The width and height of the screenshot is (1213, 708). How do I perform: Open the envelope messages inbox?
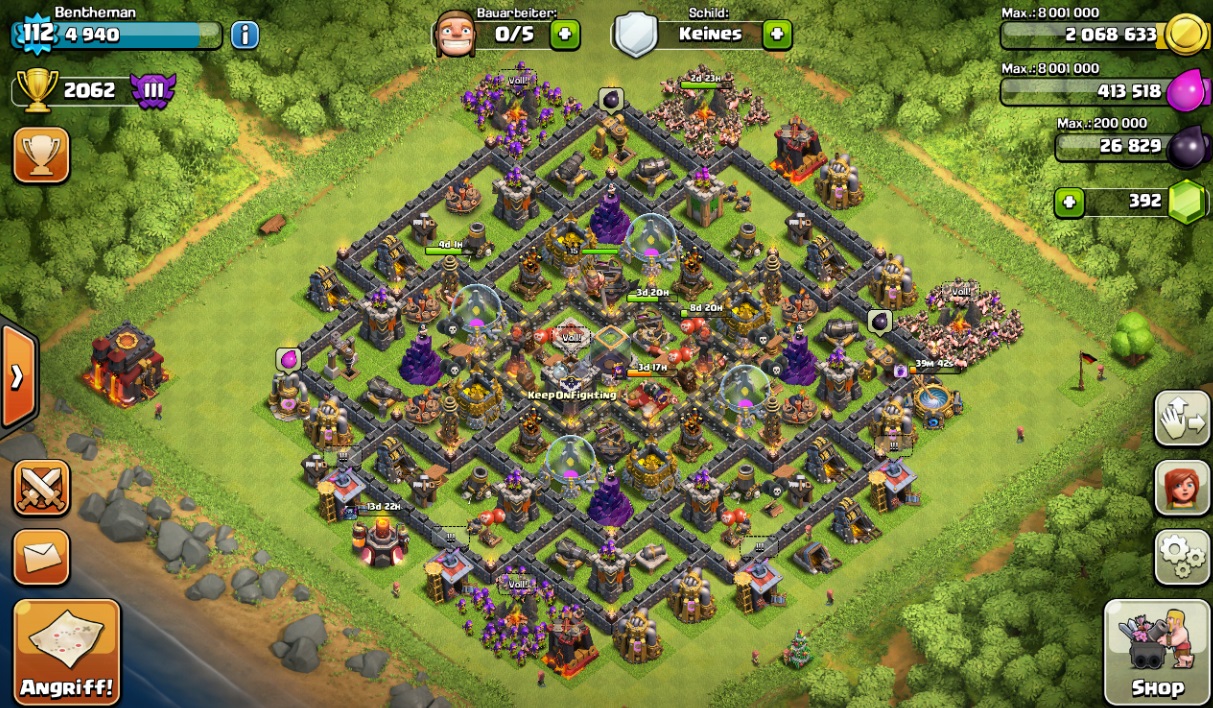[41, 556]
